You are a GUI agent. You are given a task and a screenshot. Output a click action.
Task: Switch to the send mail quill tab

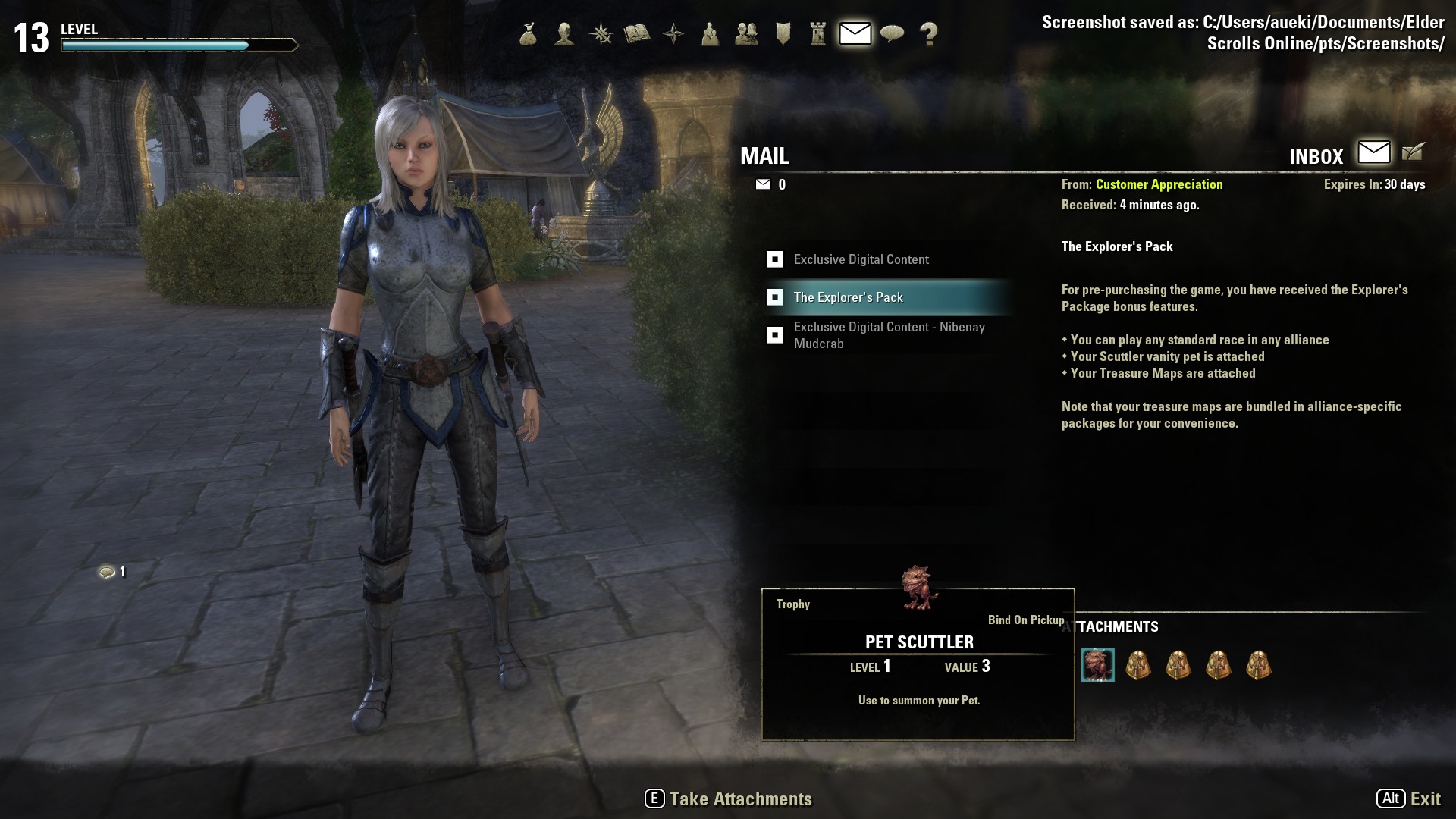tap(1413, 152)
